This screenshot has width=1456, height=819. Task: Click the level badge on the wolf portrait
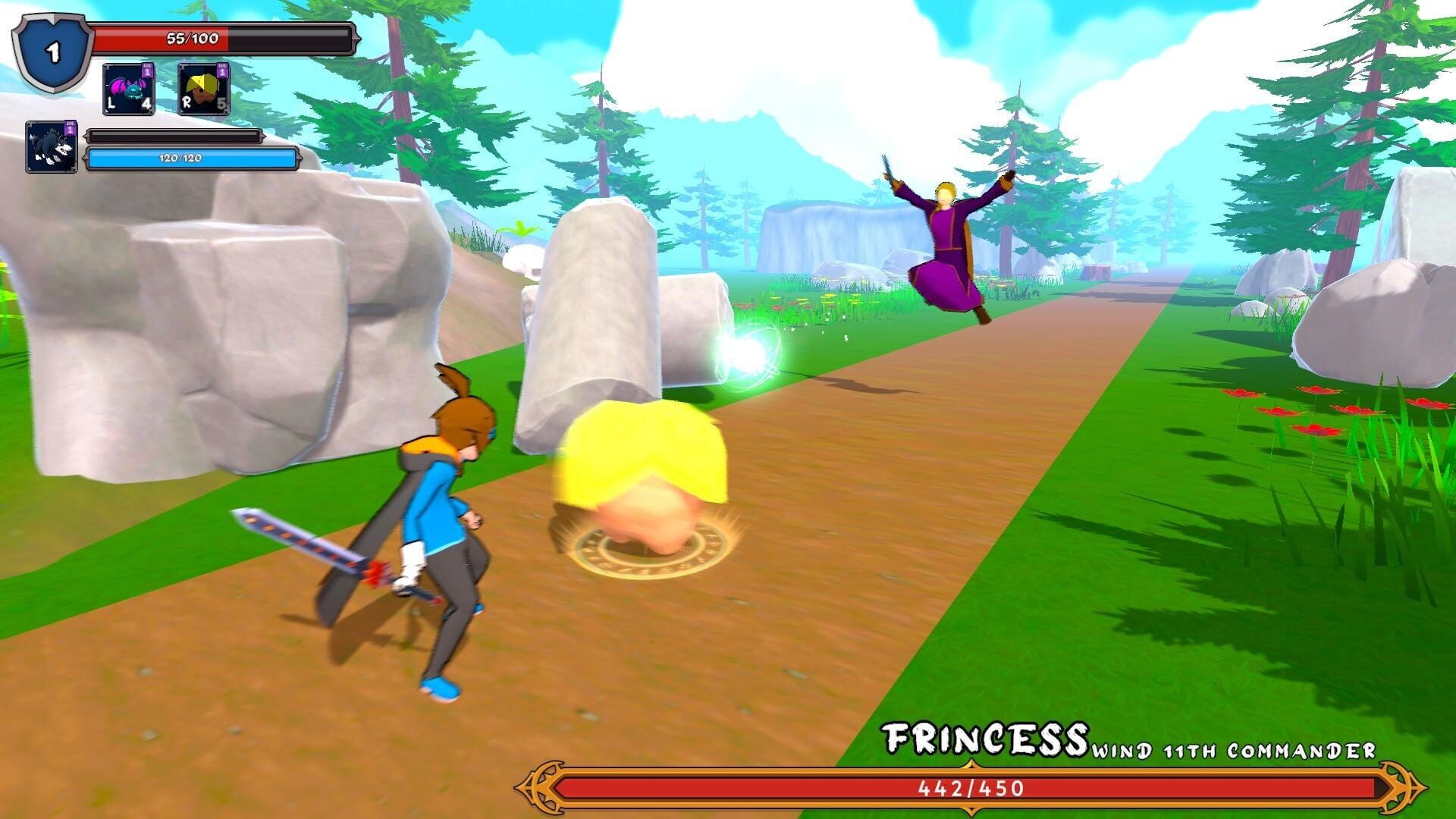tap(68, 129)
